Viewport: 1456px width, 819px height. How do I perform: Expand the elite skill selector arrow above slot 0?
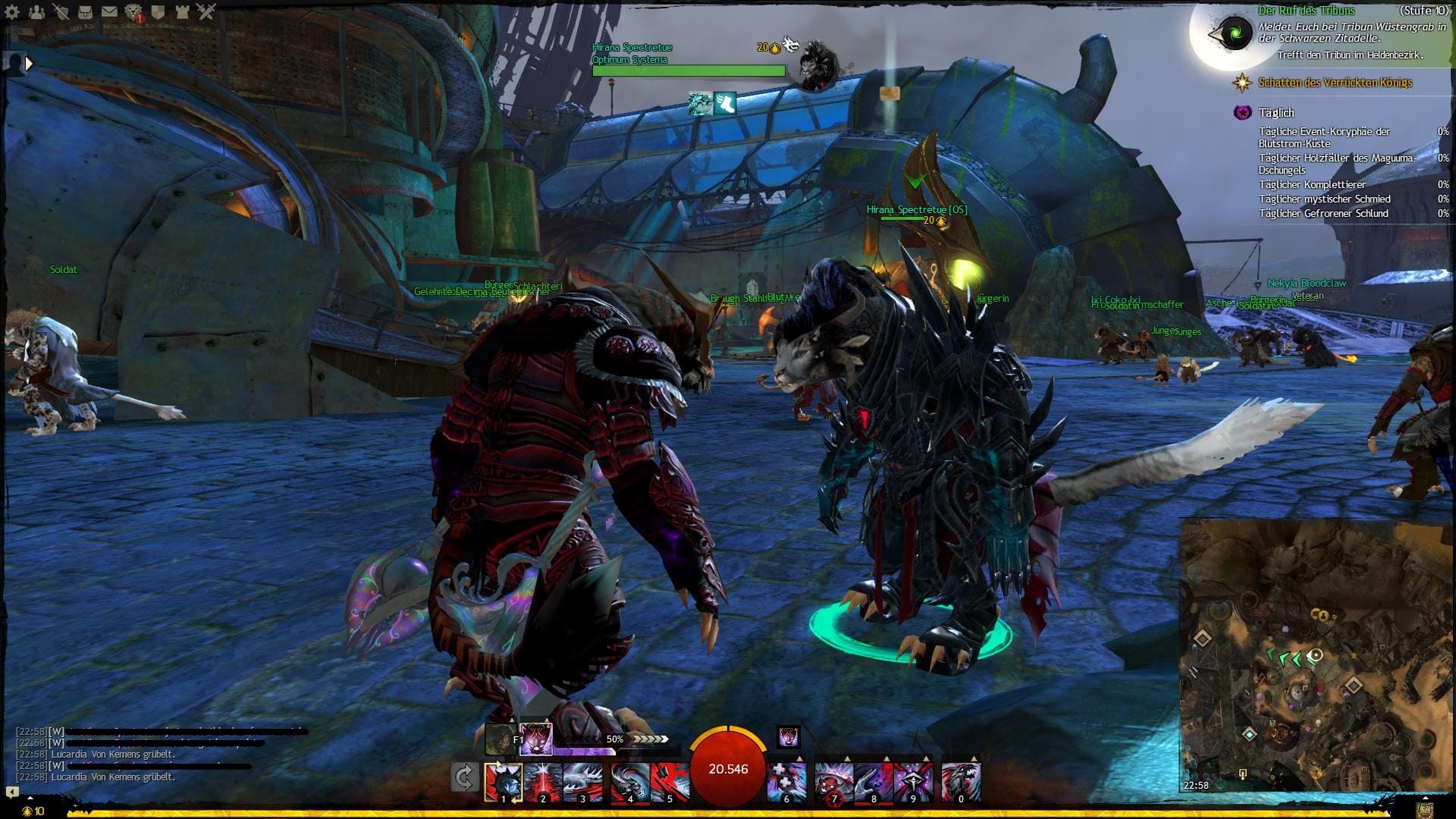tap(974, 758)
